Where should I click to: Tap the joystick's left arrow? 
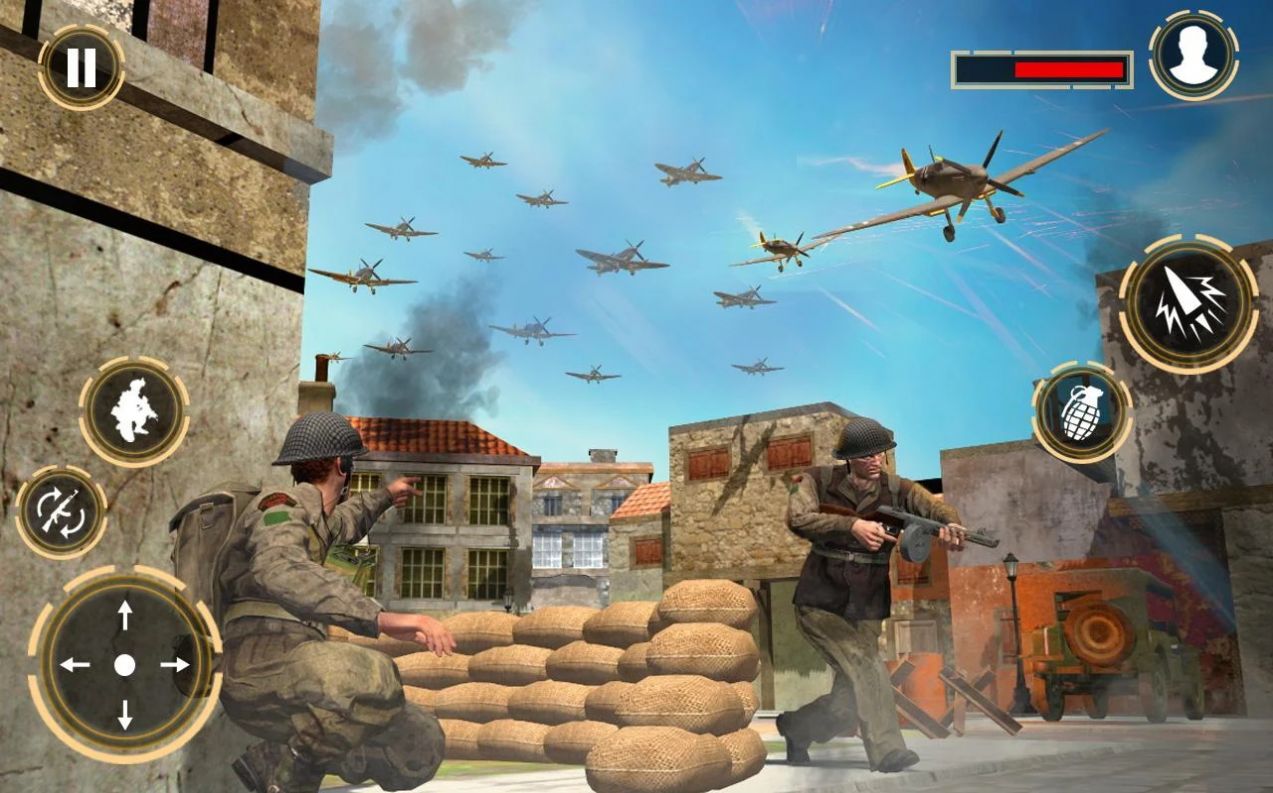point(74,665)
